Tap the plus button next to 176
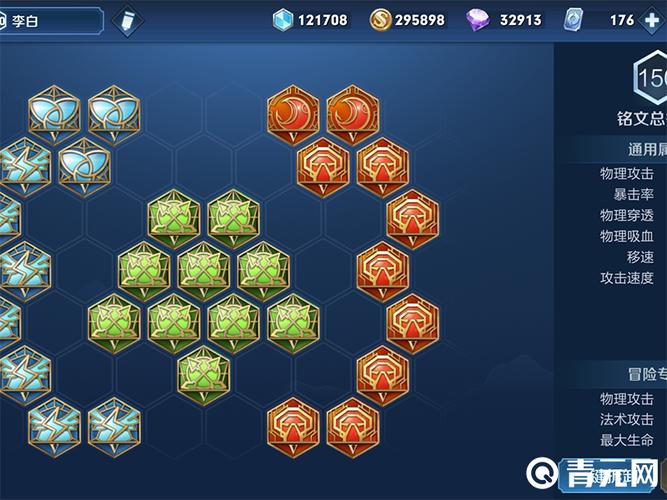The width and height of the screenshot is (667, 500). [x=652, y=20]
